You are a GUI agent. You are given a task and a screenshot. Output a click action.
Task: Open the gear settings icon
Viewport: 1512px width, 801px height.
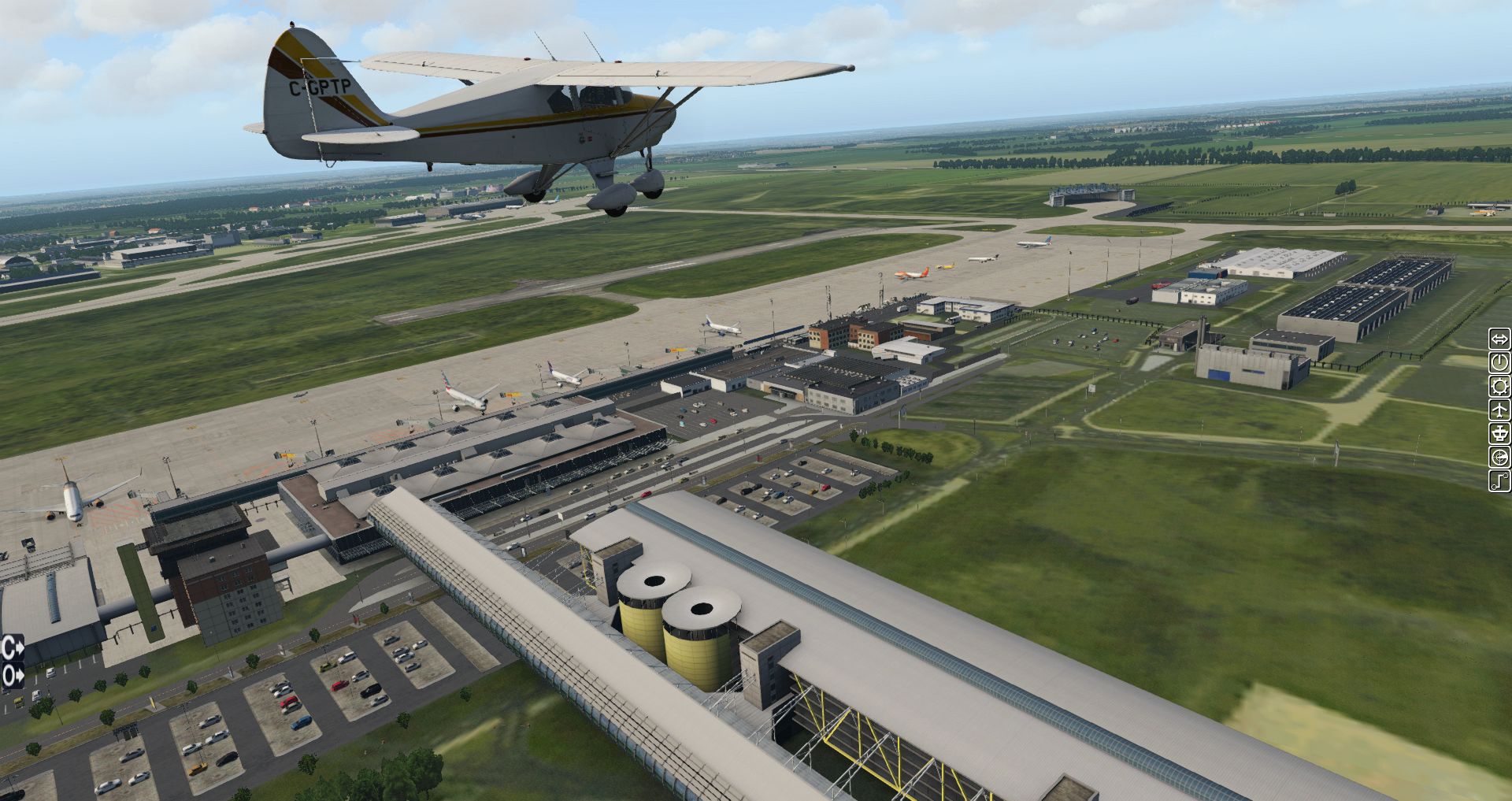(1499, 387)
